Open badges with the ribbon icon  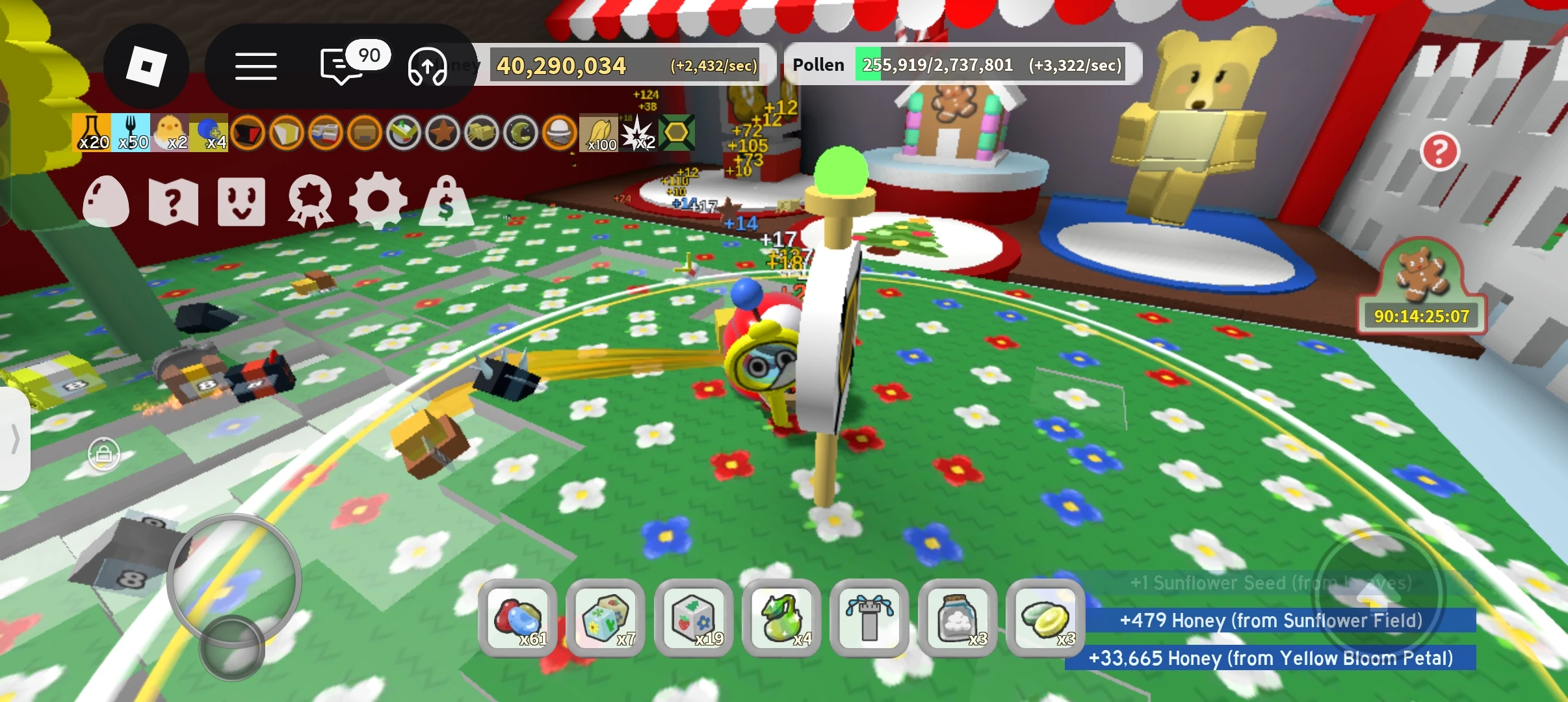point(310,201)
